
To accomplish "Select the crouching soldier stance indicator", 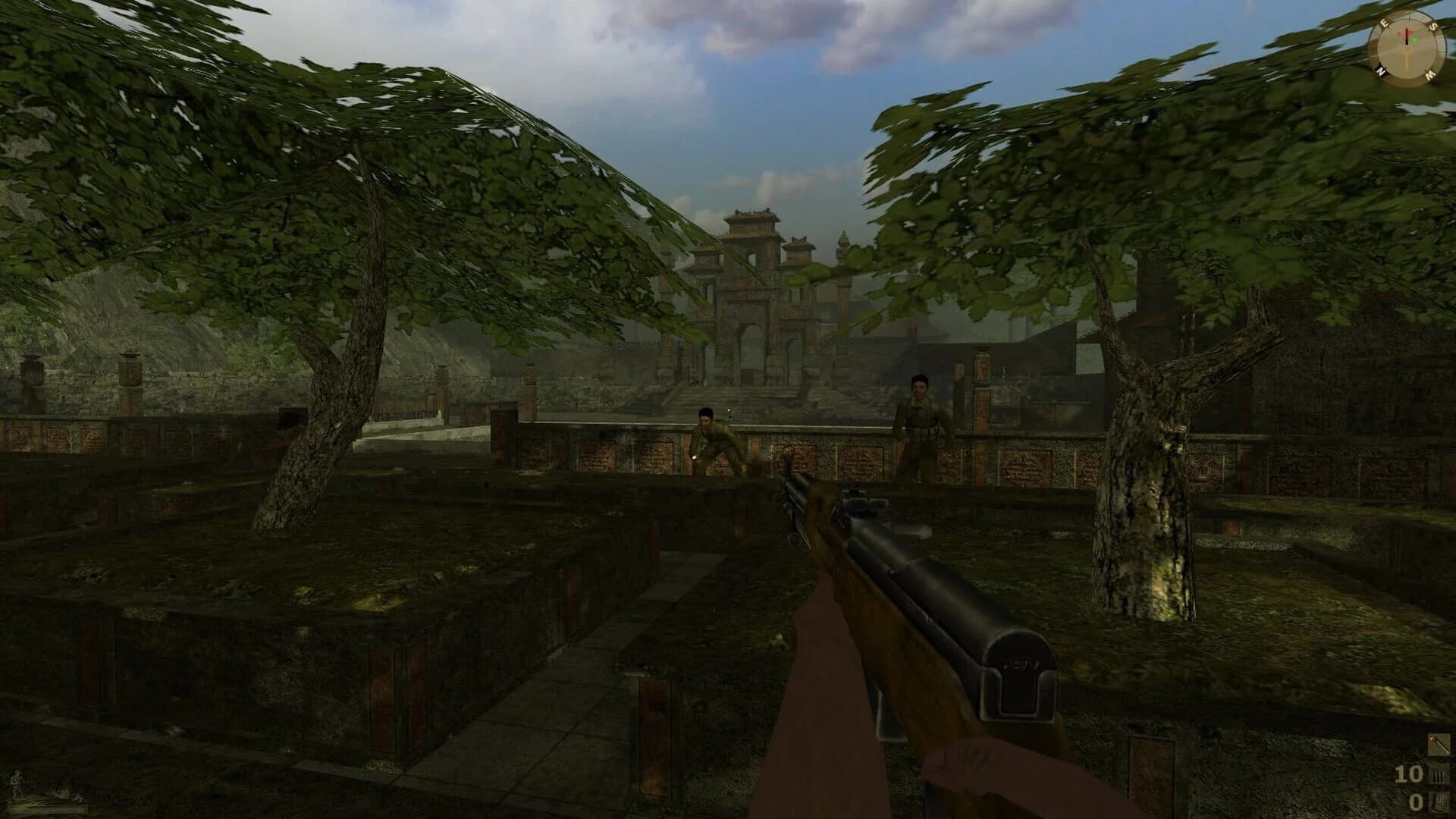I will click(x=16, y=784).
